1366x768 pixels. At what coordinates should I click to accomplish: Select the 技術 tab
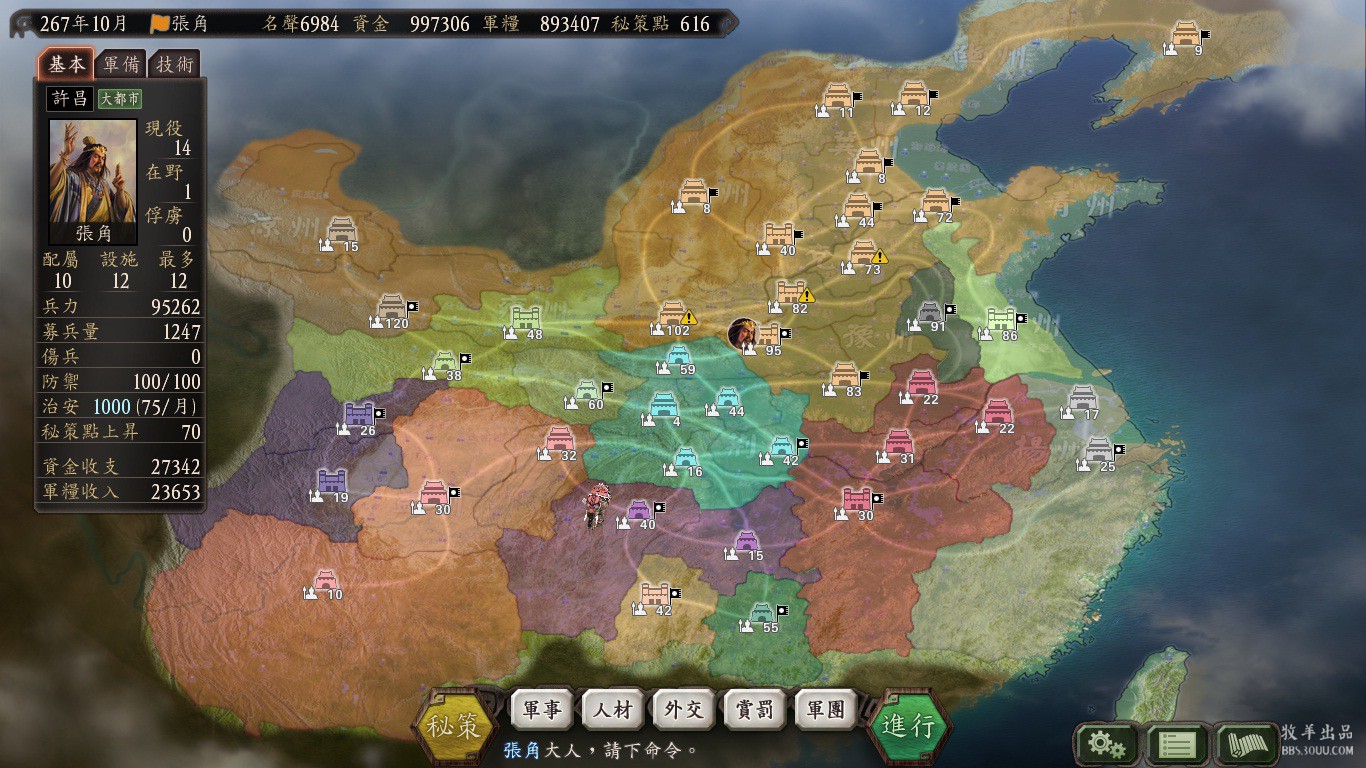tap(175, 64)
